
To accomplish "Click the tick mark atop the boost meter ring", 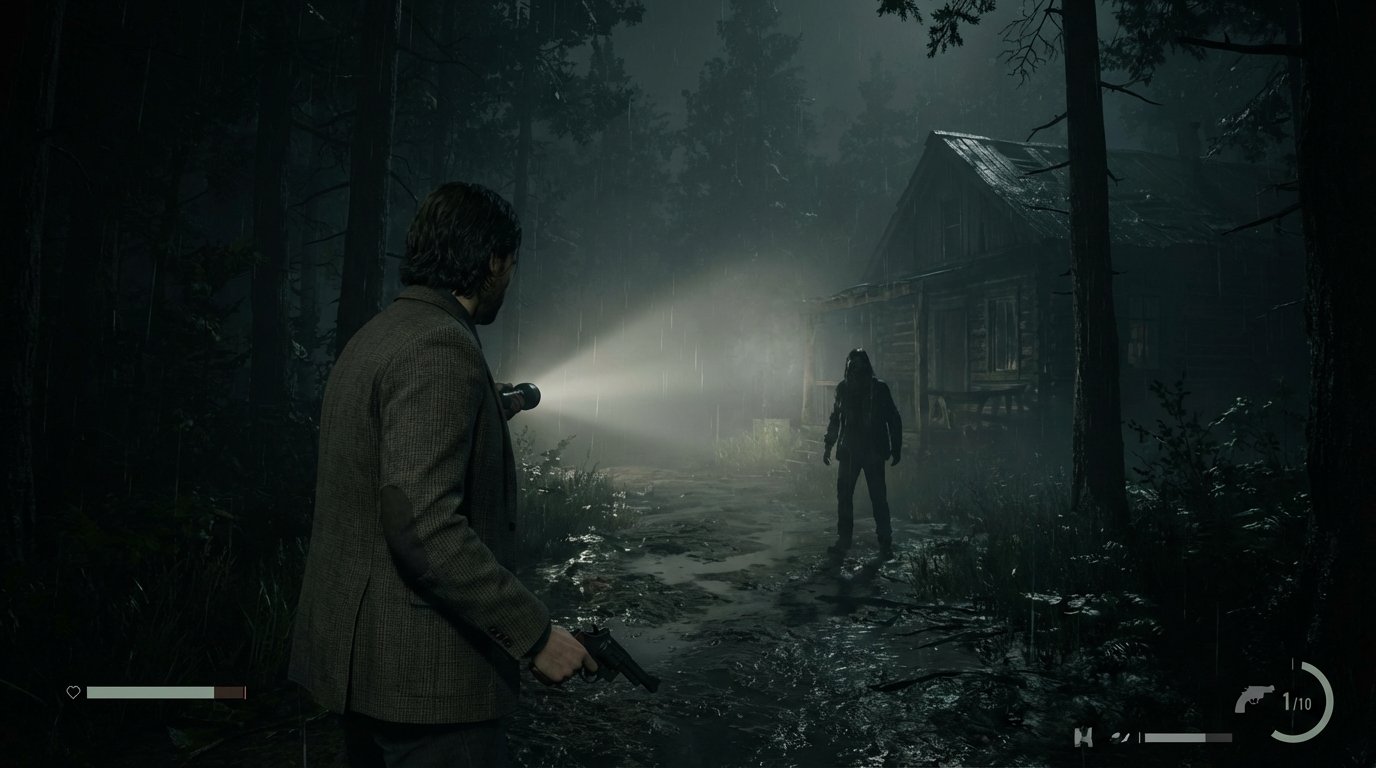I will point(1293,662).
